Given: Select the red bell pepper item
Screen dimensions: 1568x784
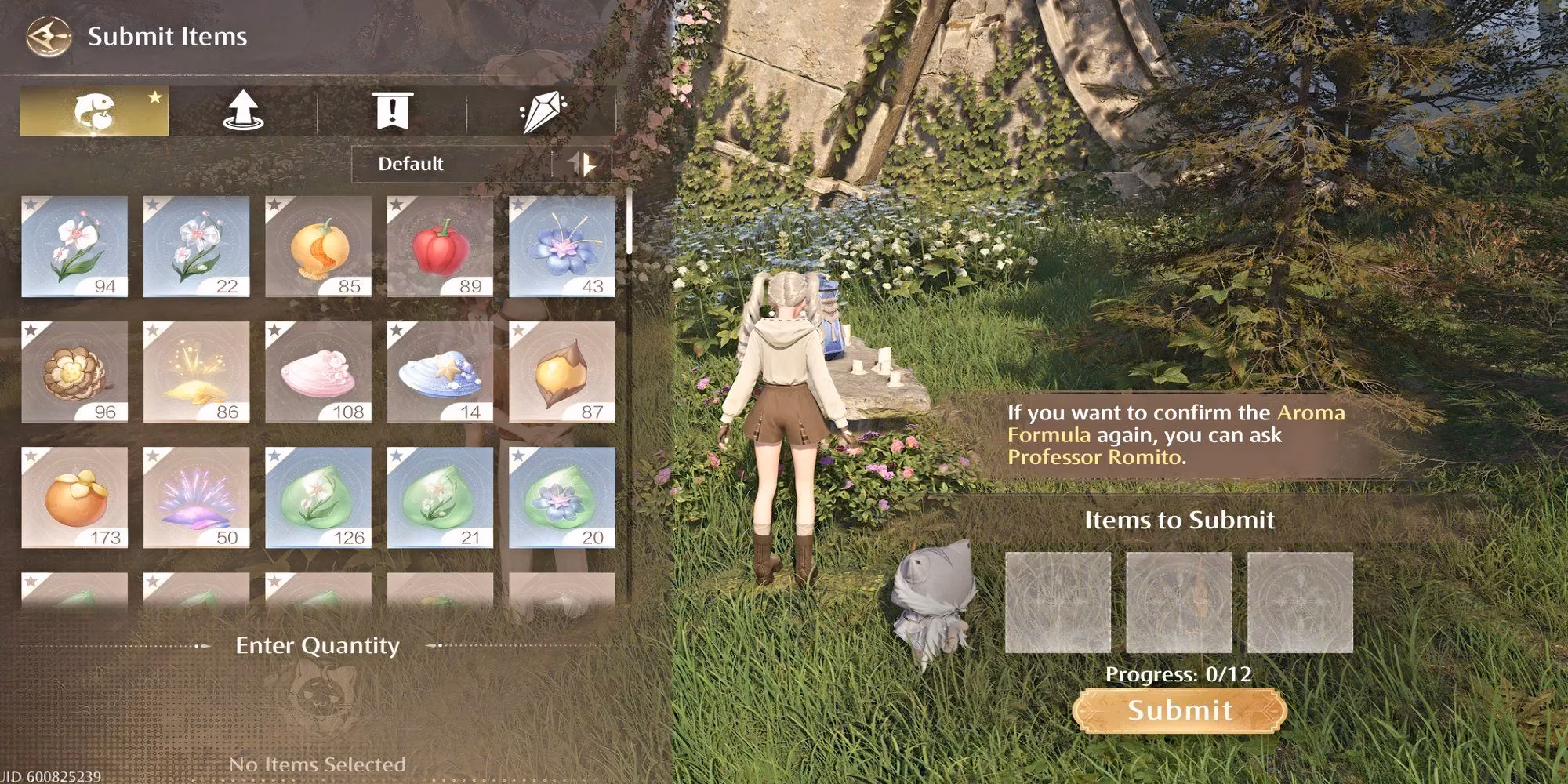Looking at the screenshot, I should pyautogui.click(x=440, y=246).
